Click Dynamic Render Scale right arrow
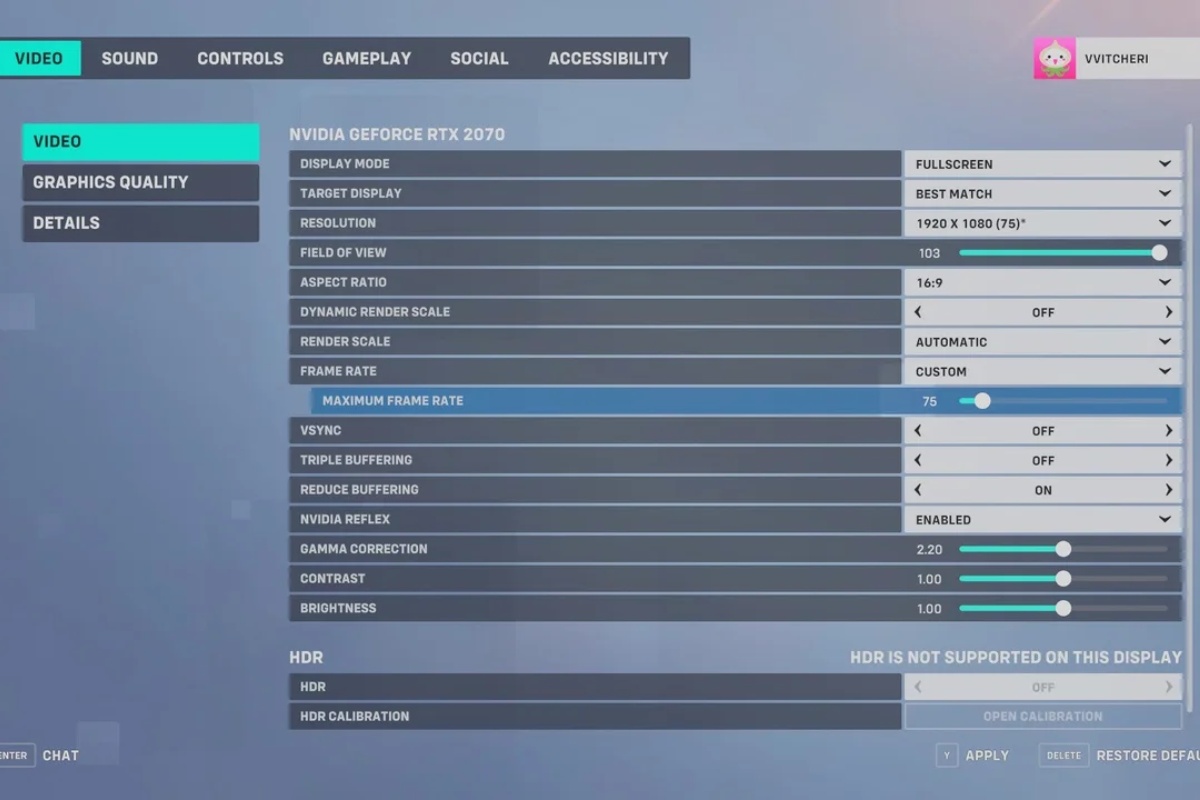 click(1168, 312)
